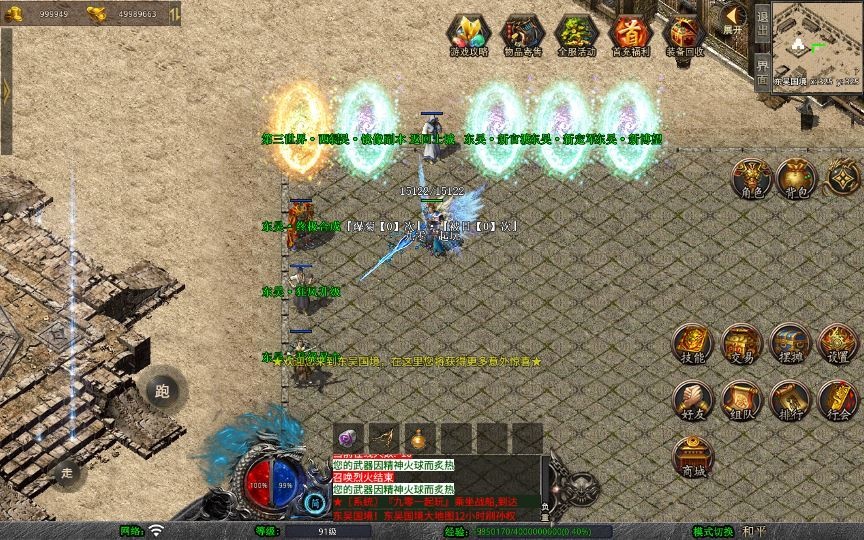Open the 摆摊 stall menu

789,343
